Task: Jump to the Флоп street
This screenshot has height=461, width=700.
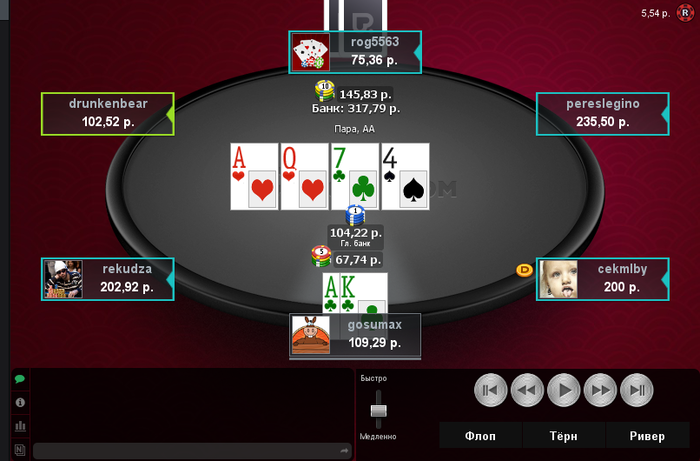Action: tap(480, 435)
